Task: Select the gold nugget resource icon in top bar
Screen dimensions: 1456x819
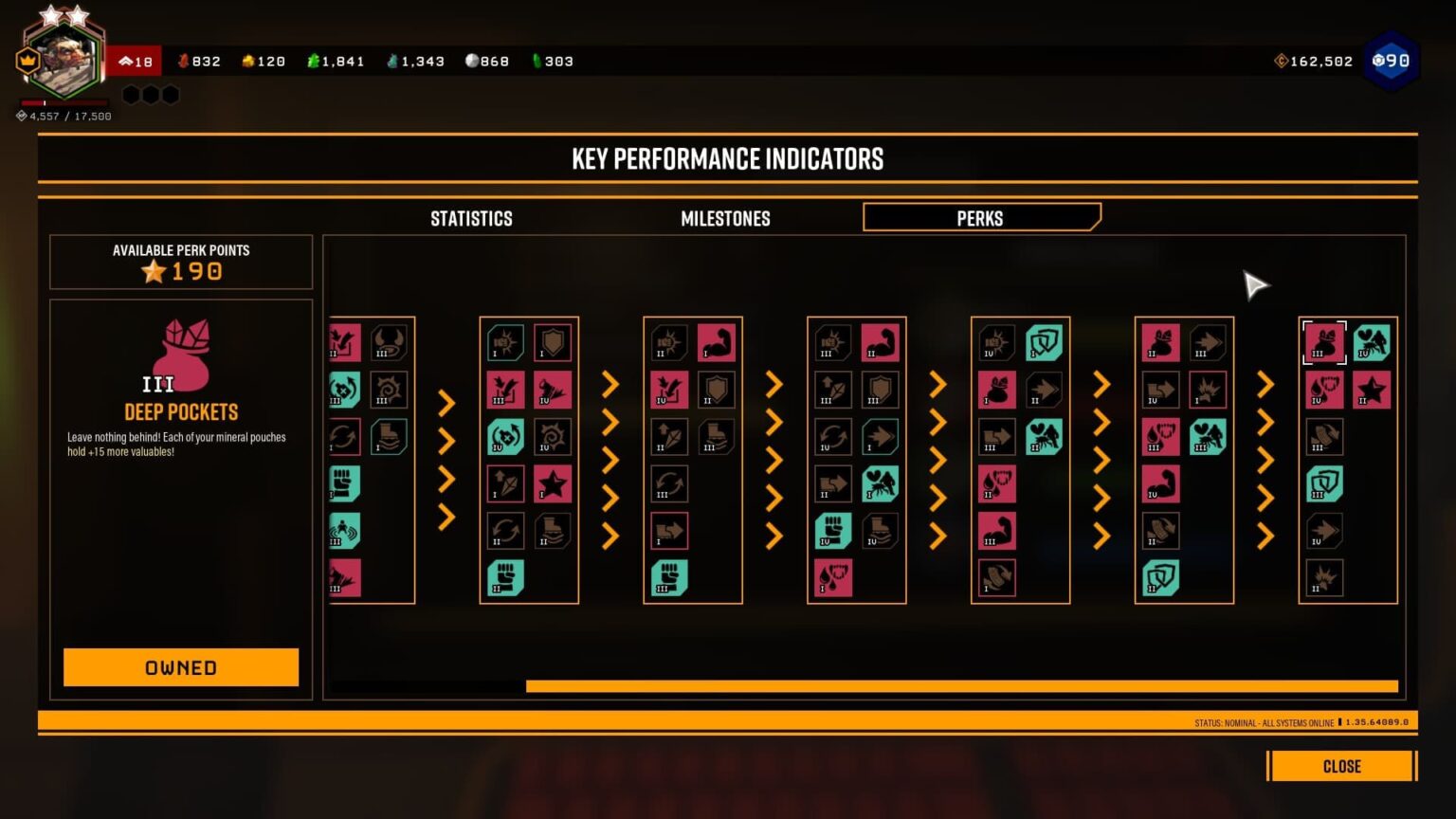Action: (x=248, y=61)
